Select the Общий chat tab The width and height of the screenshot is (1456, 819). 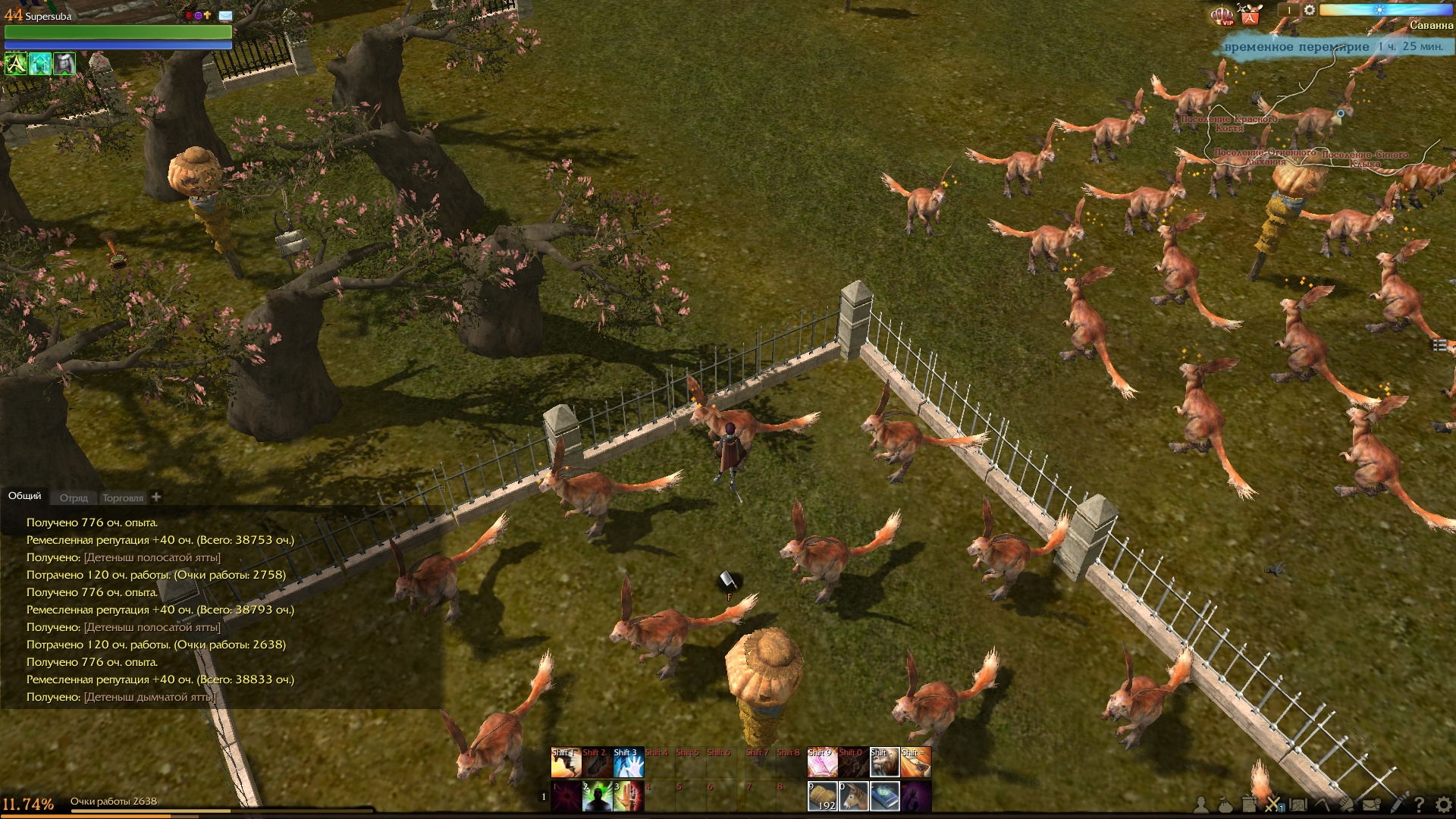coord(25,496)
